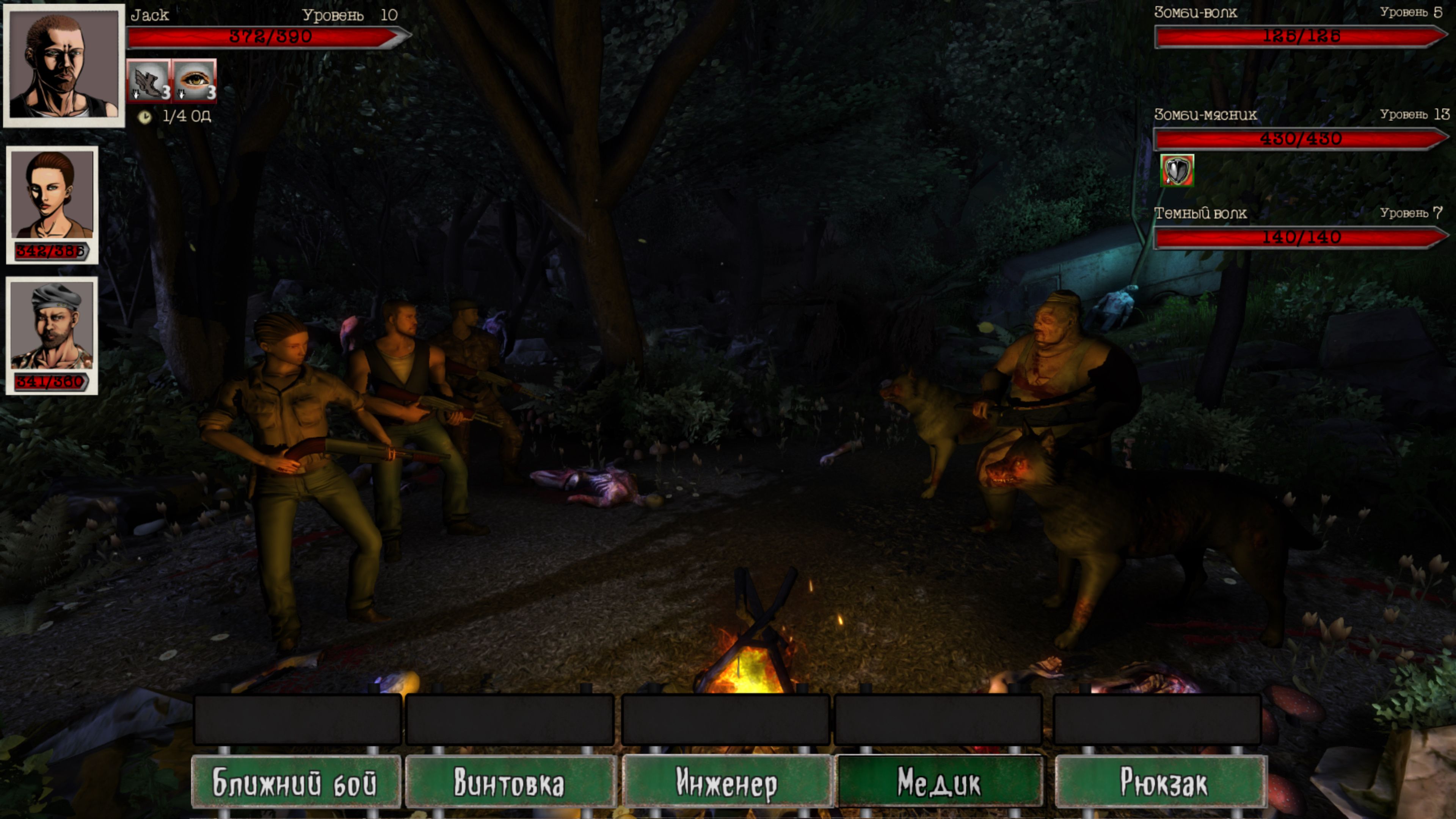Open the Ближний бой skill category

pyautogui.click(x=296, y=782)
